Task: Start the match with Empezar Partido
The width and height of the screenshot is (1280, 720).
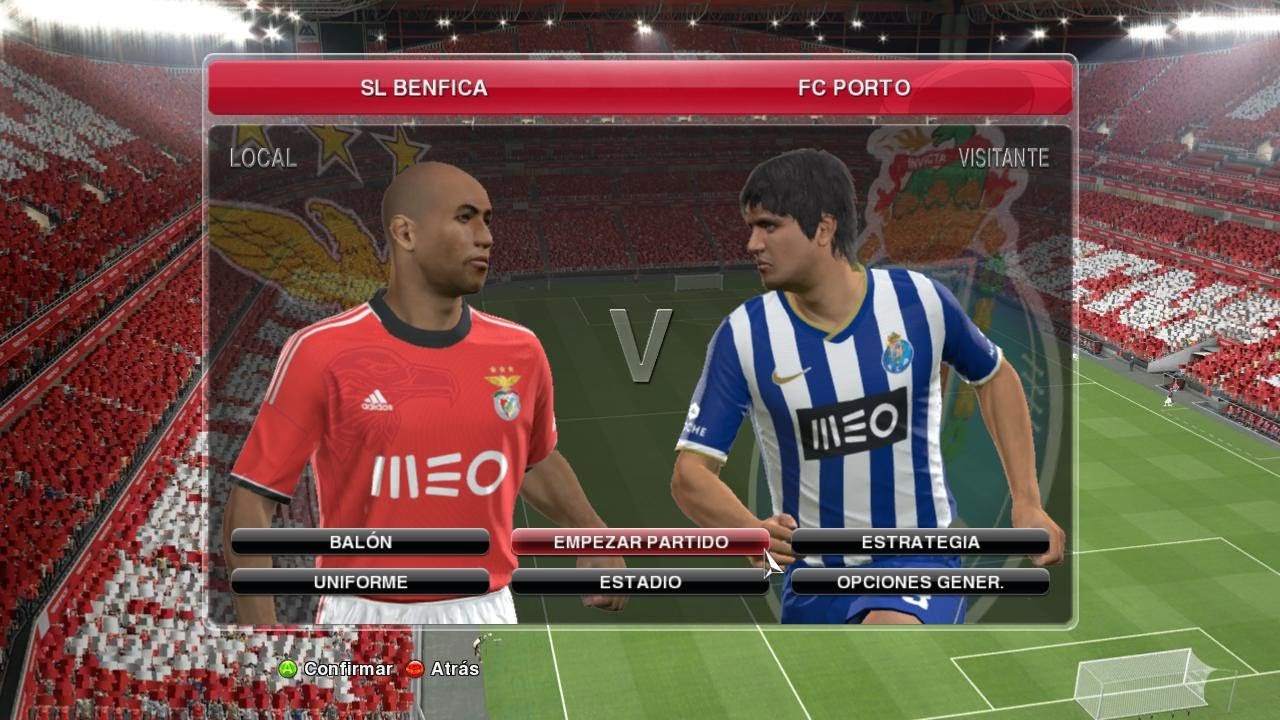Action: pyautogui.click(x=640, y=542)
